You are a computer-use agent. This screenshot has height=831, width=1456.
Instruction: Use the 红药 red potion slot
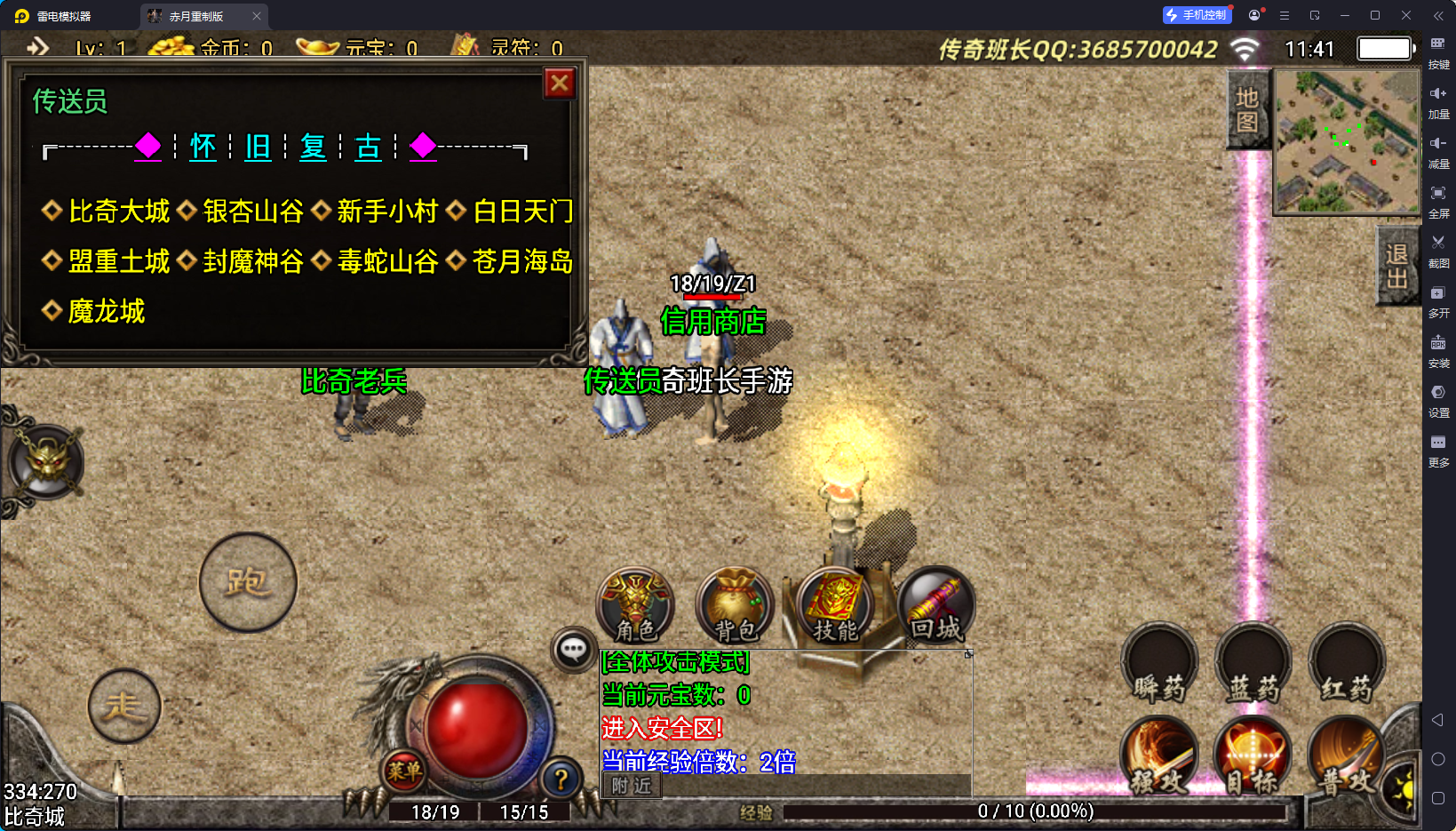tap(1347, 665)
